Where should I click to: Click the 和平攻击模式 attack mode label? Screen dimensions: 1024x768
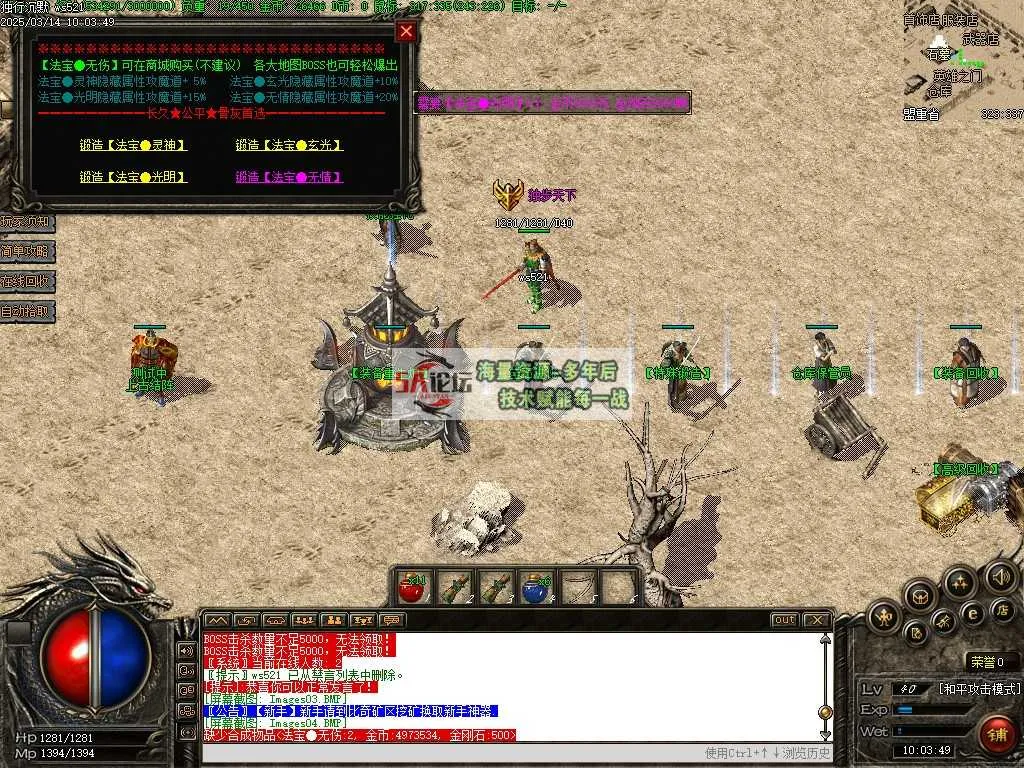(x=979, y=689)
